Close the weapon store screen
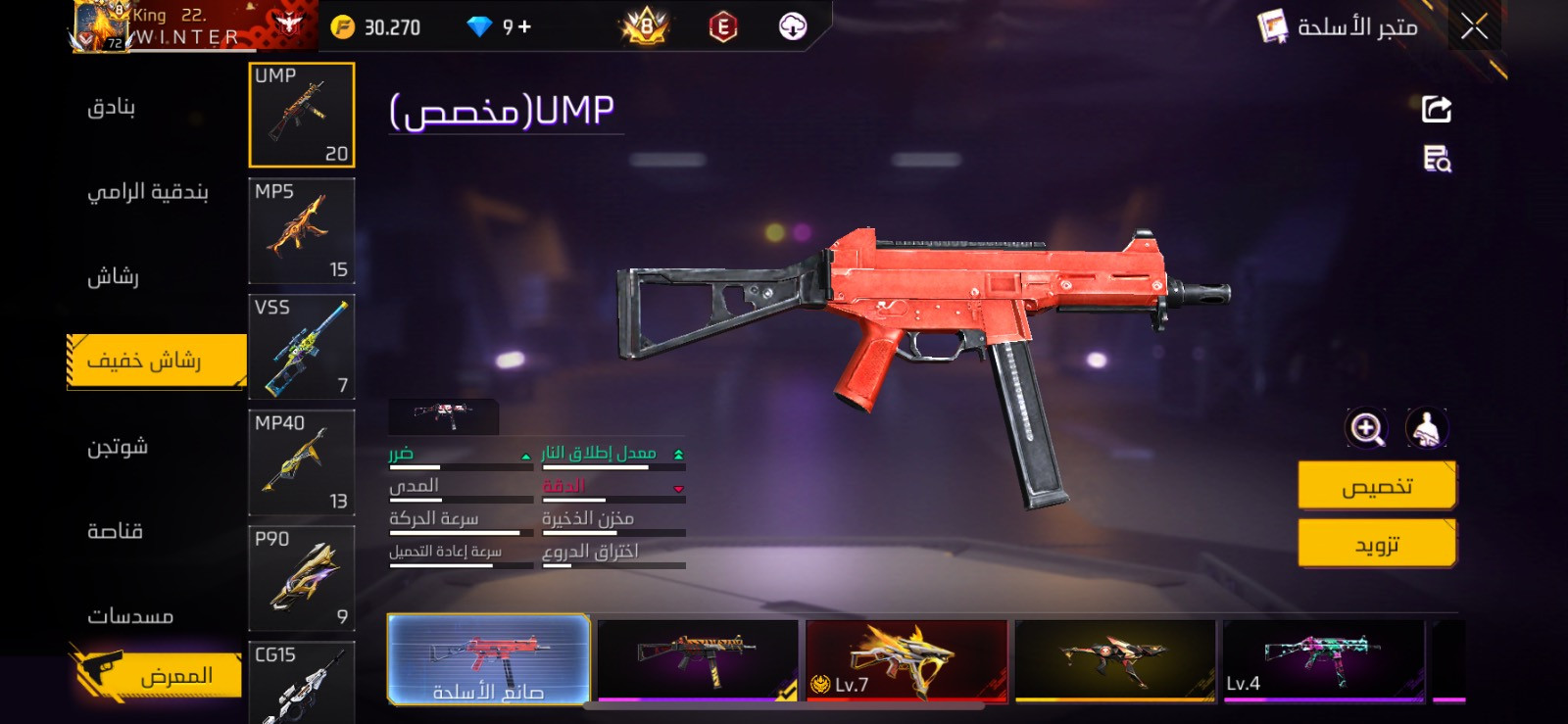Screen dimensions: 1568x724 click(1474, 26)
